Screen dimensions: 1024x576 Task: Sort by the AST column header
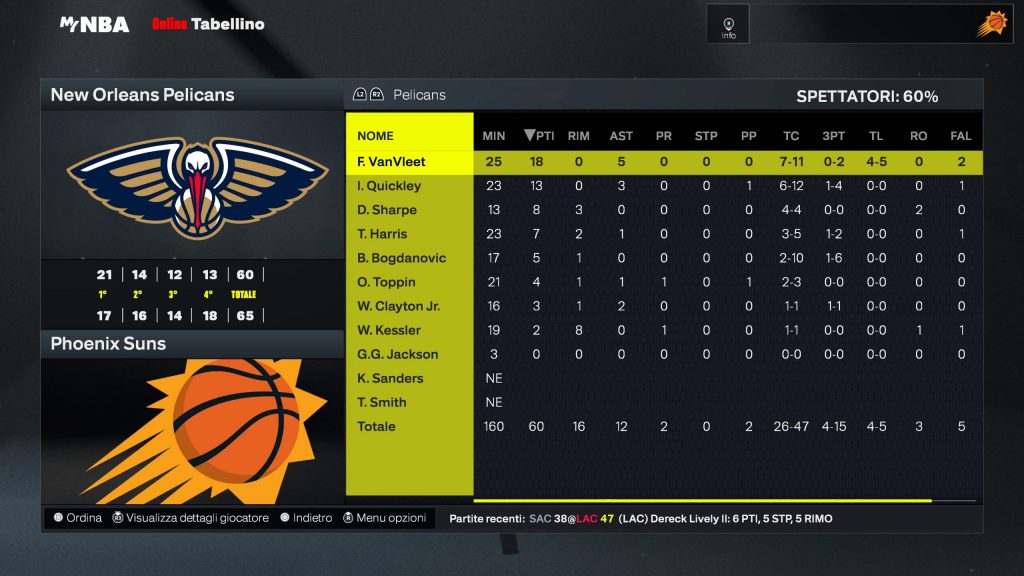pos(621,136)
